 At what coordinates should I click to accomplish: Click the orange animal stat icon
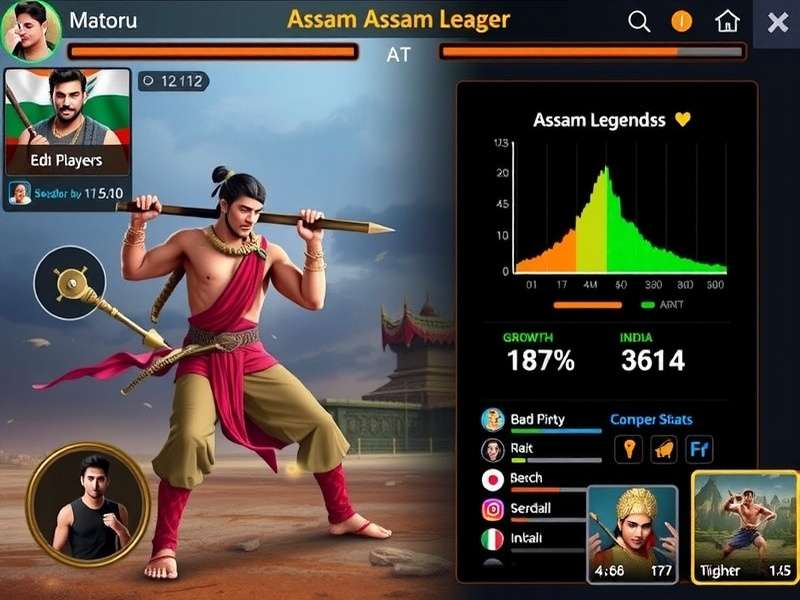[x=663, y=449]
